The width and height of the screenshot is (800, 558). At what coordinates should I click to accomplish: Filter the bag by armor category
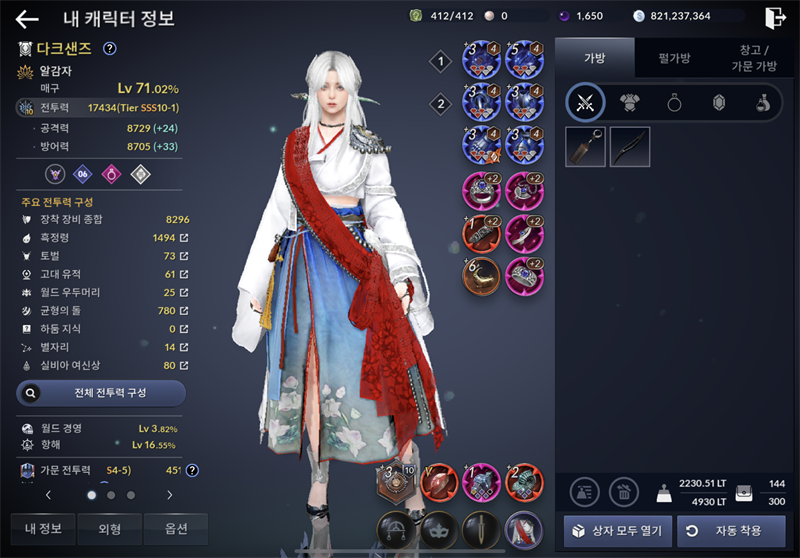631,102
